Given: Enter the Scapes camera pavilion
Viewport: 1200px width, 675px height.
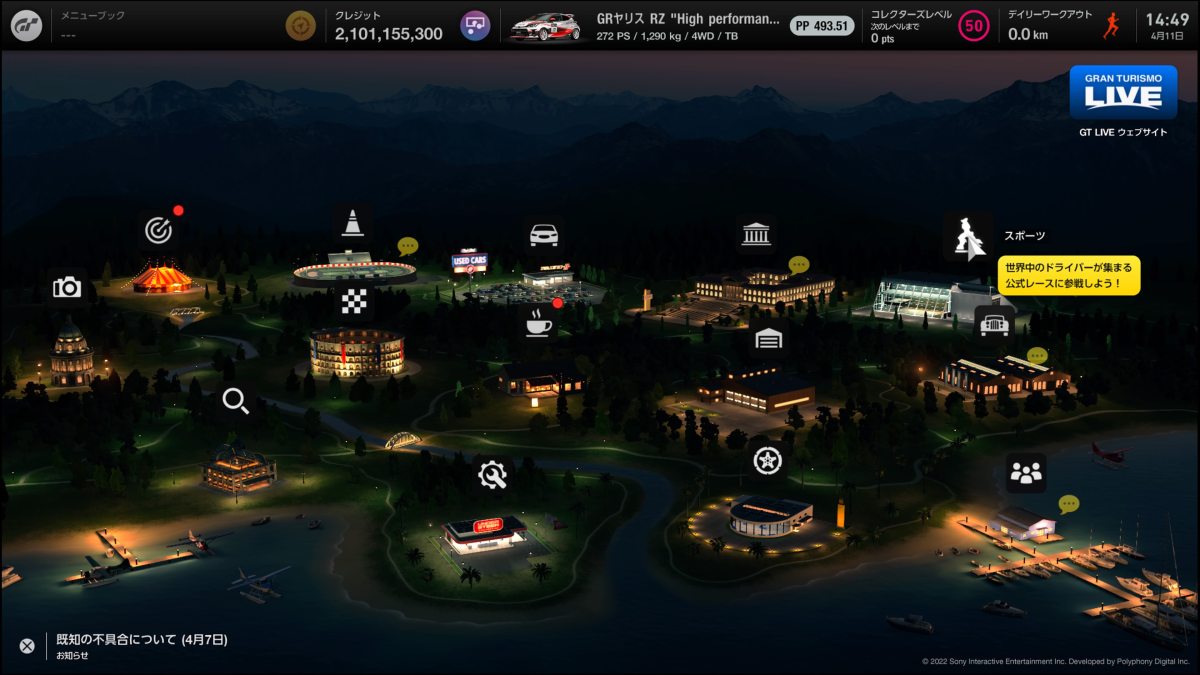Looking at the screenshot, I should pos(67,288).
